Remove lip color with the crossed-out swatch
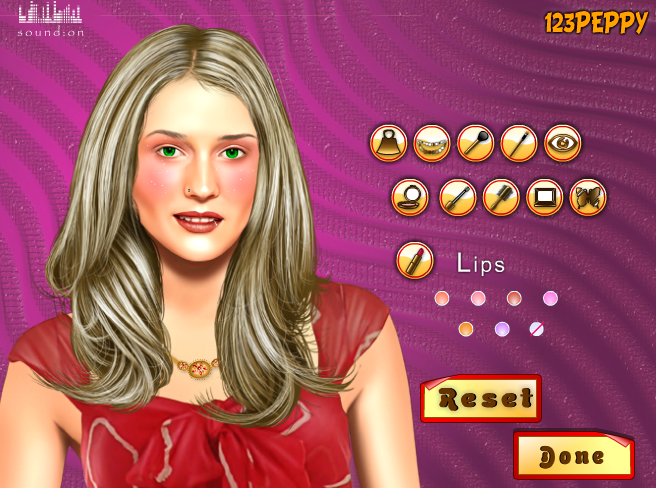The width and height of the screenshot is (656, 488). pyautogui.click(x=537, y=328)
